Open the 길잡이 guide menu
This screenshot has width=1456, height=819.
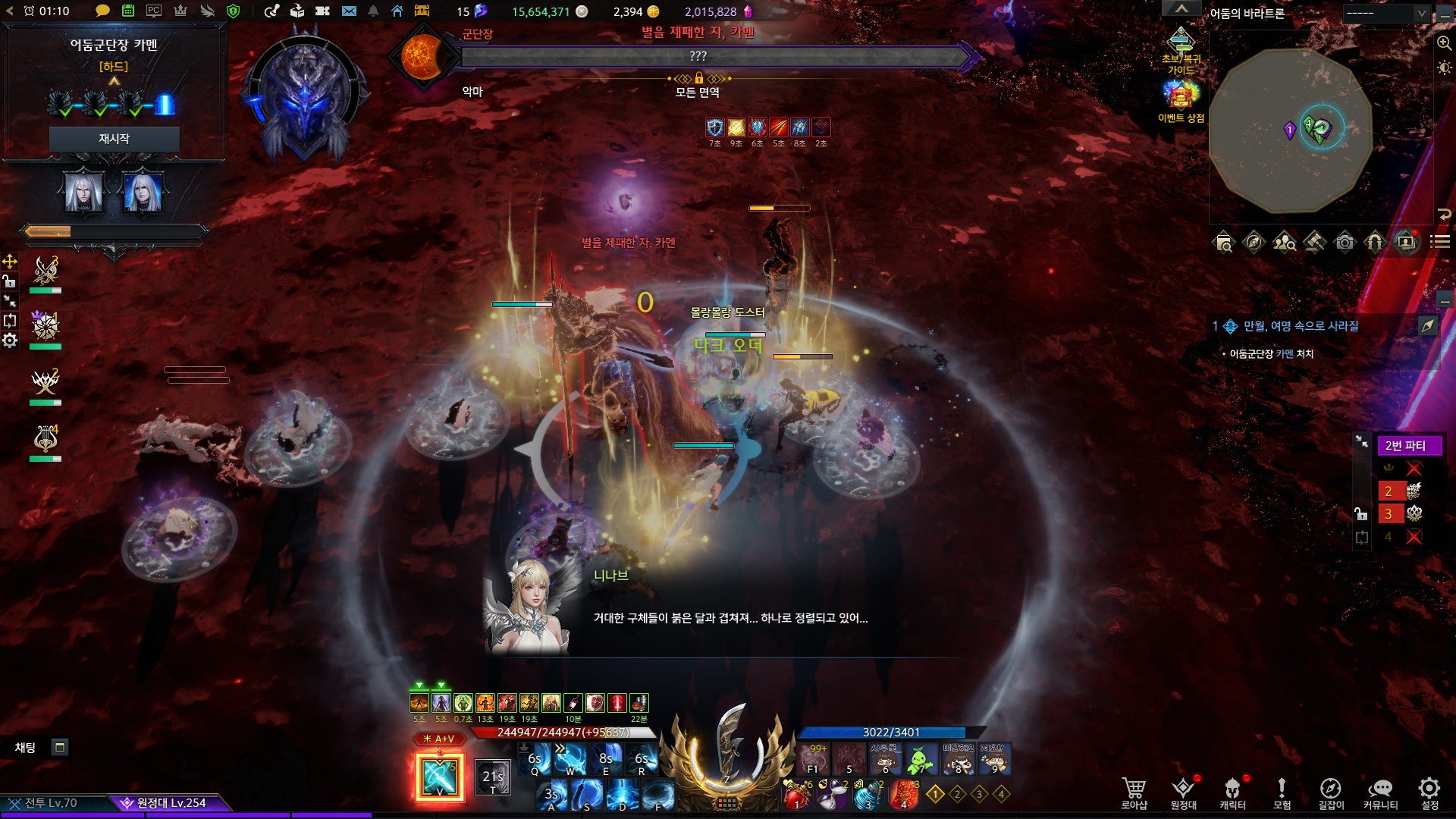click(x=1331, y=793)
